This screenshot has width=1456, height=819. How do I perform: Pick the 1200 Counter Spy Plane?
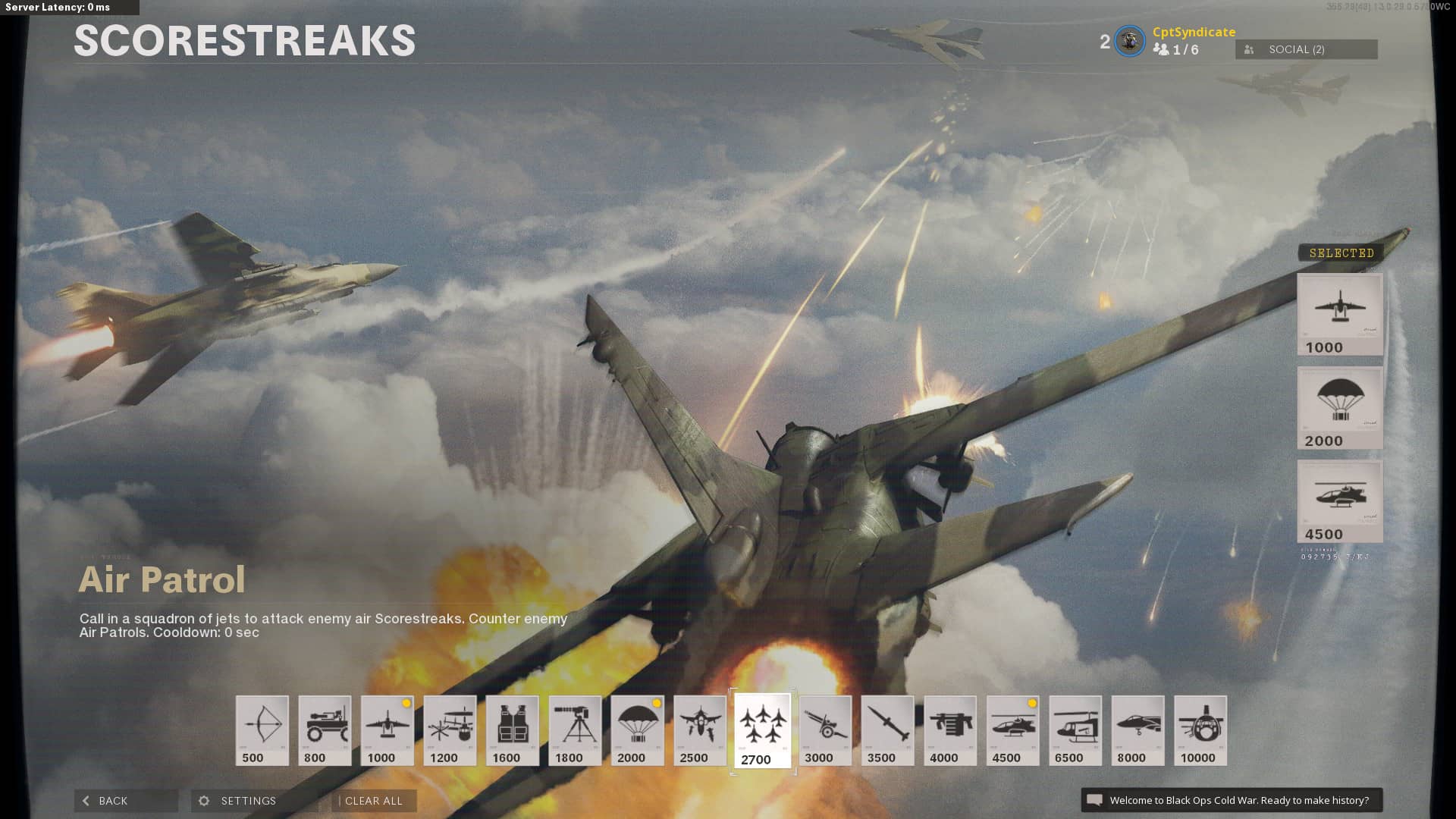point(450,730)
